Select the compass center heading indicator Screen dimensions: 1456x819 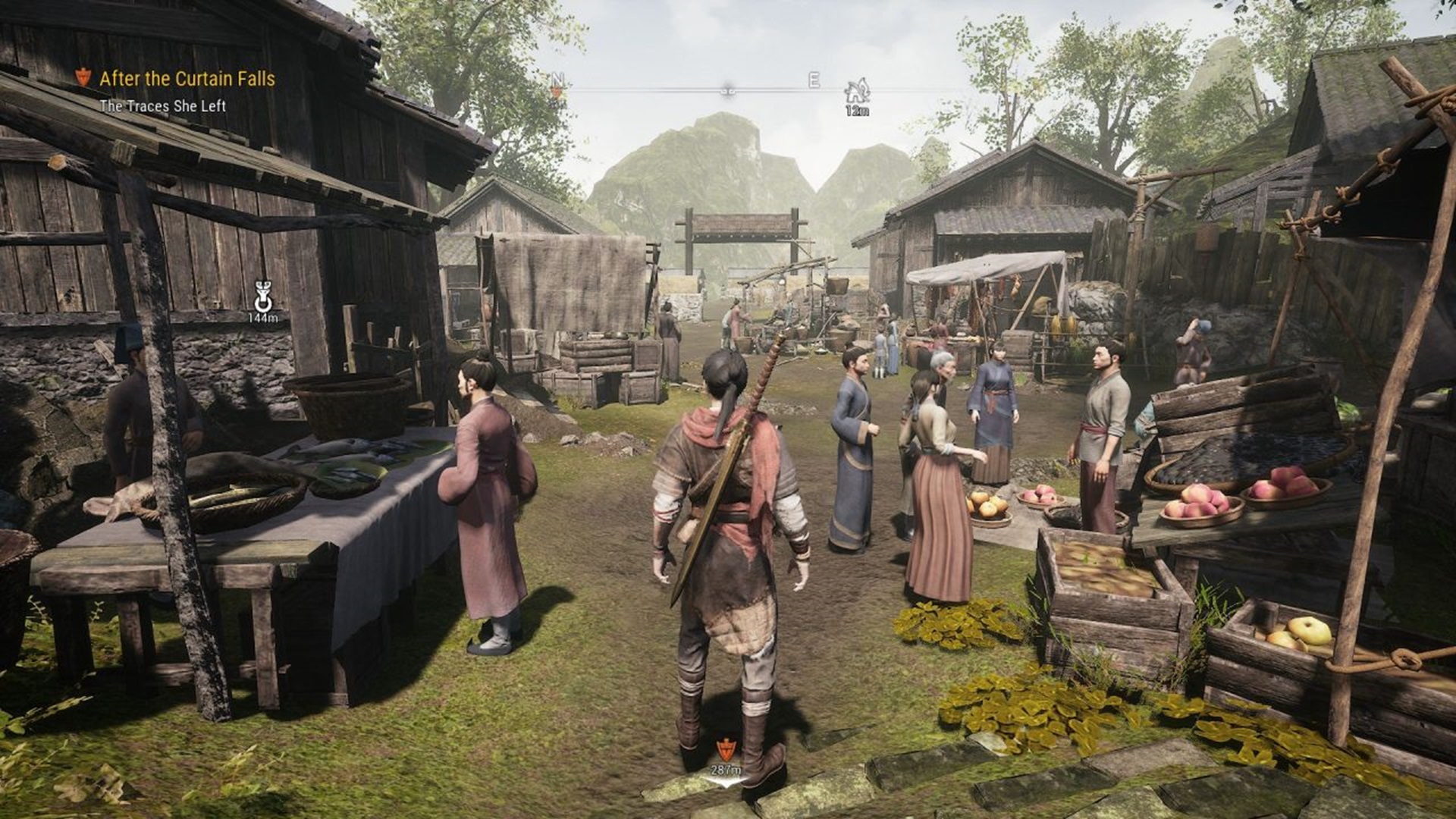(728, 89)
